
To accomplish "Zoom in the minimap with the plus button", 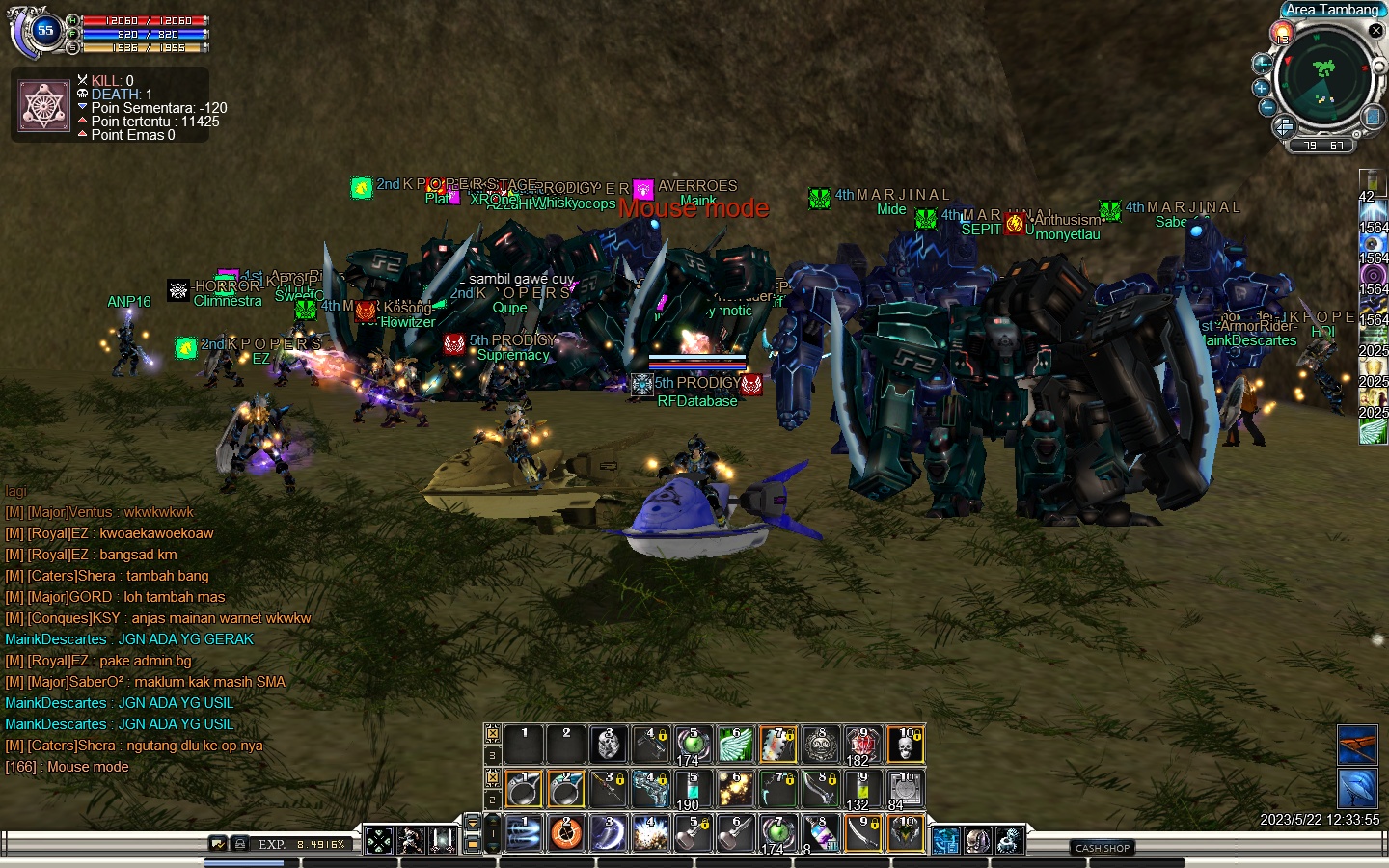I will [1262, 88].
